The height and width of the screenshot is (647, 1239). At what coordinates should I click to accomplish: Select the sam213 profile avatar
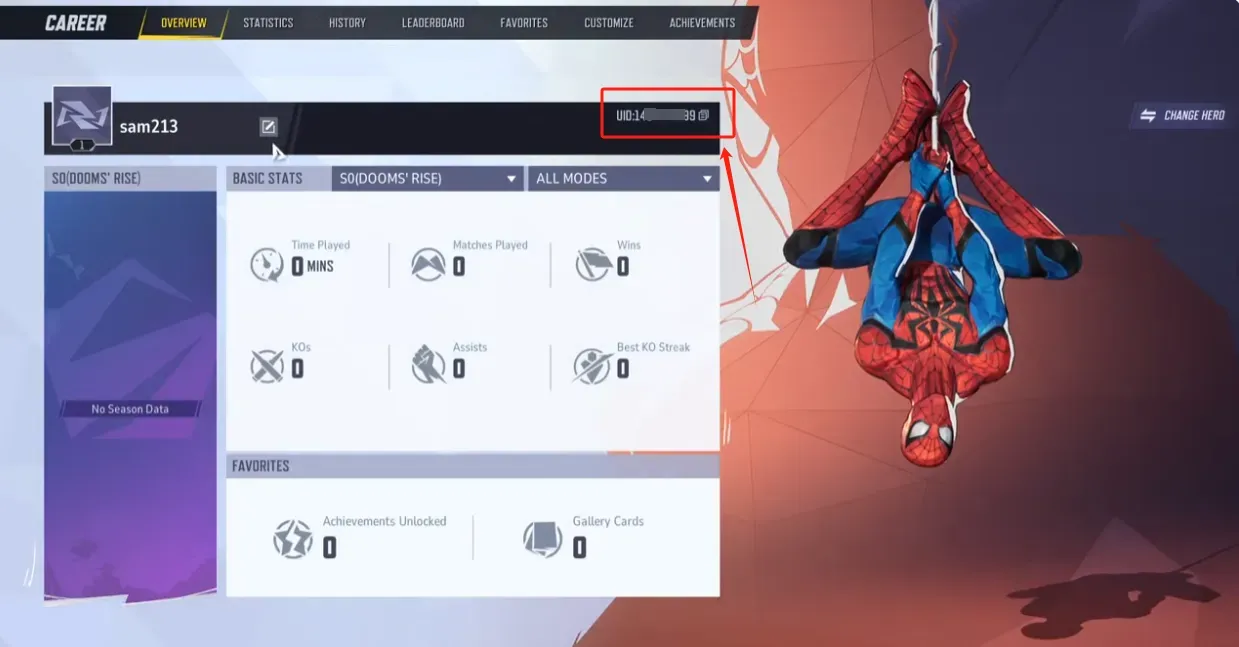82,117
